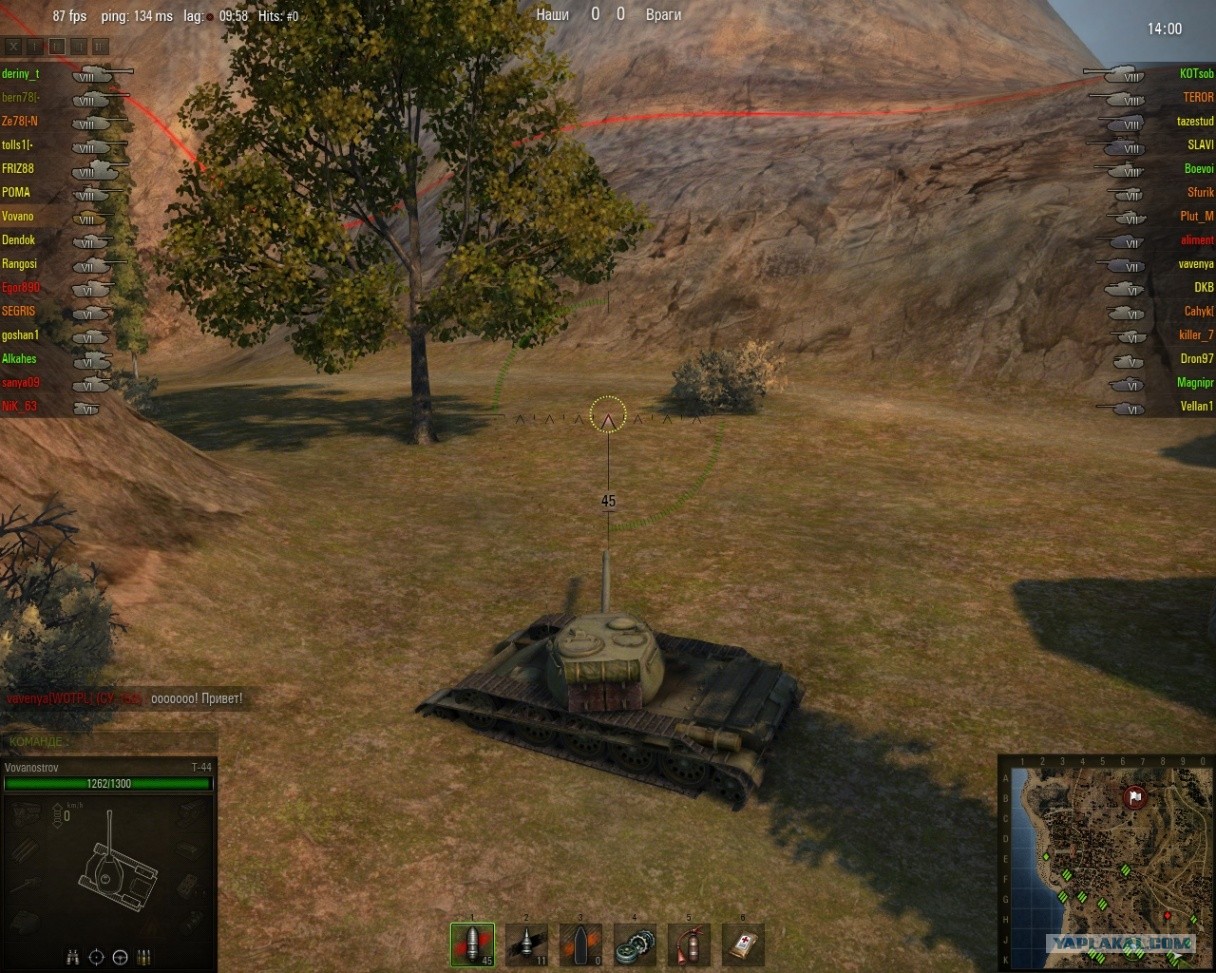Use the first aid kit consumable
1216x973 pixels.
(x=743, y=944)
